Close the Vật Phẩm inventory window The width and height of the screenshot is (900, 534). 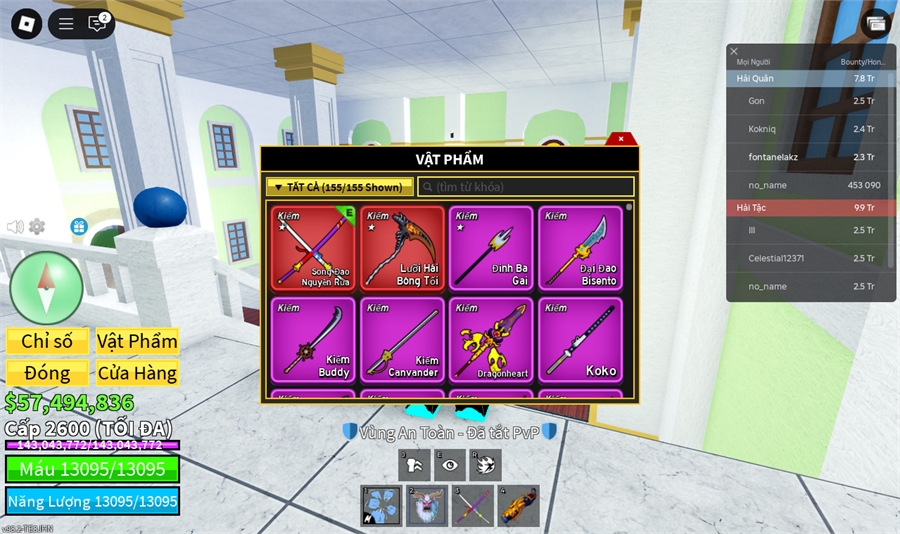click(x=621, y=139)
